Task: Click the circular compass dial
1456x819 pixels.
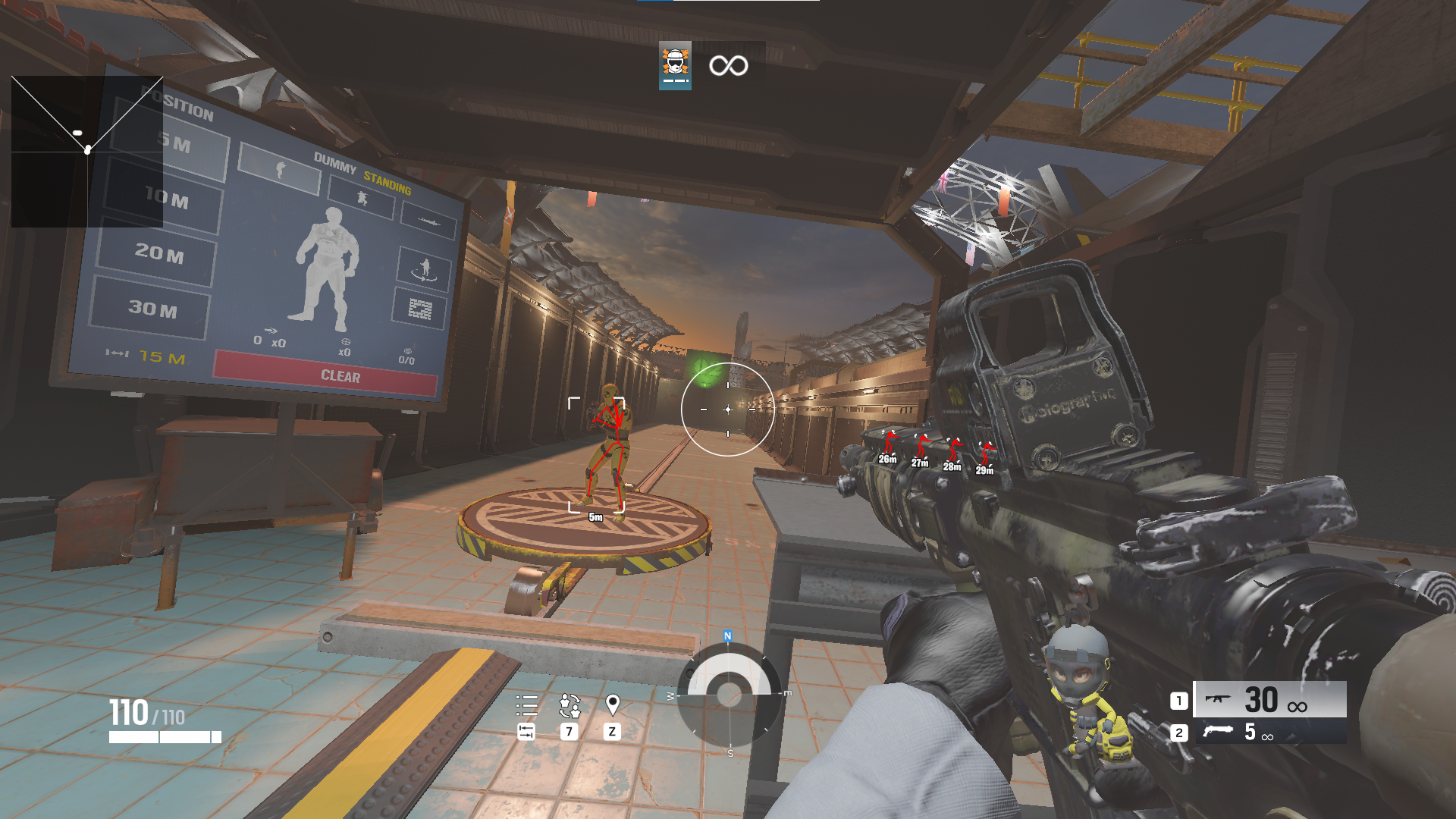Action: click(729, 694)
